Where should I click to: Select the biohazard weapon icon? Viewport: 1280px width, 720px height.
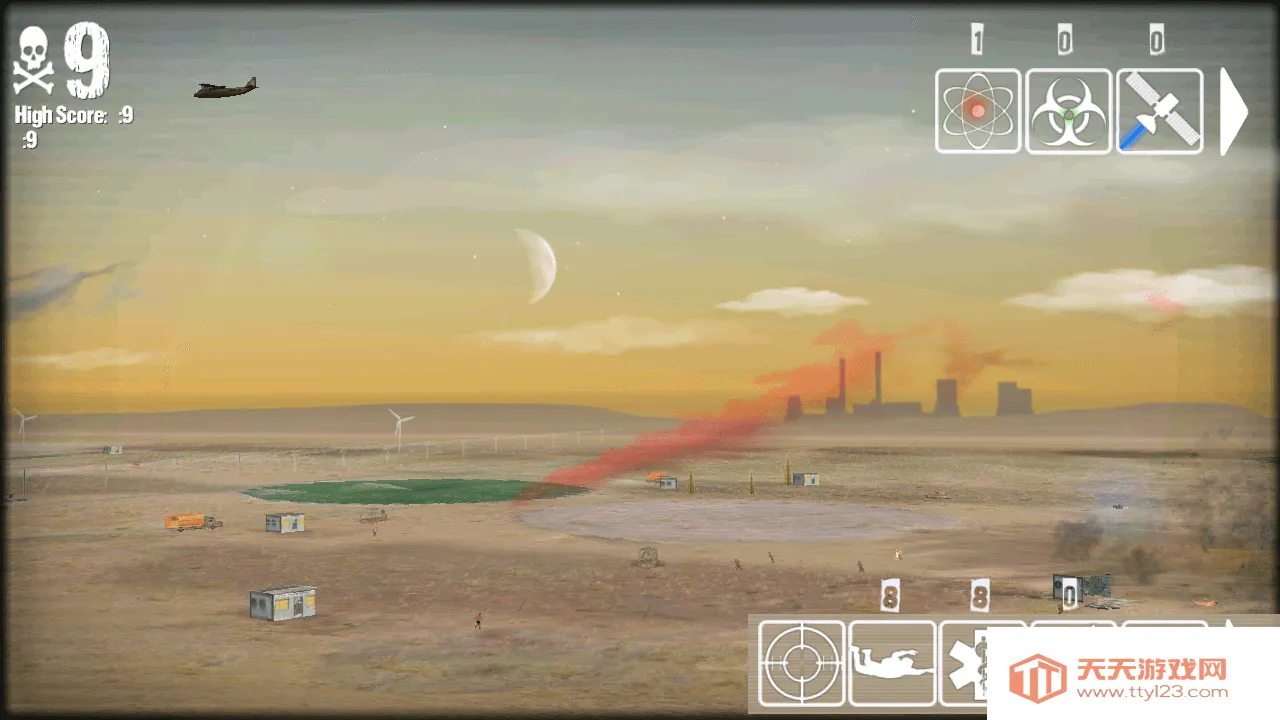click(x=1068, y=111)
